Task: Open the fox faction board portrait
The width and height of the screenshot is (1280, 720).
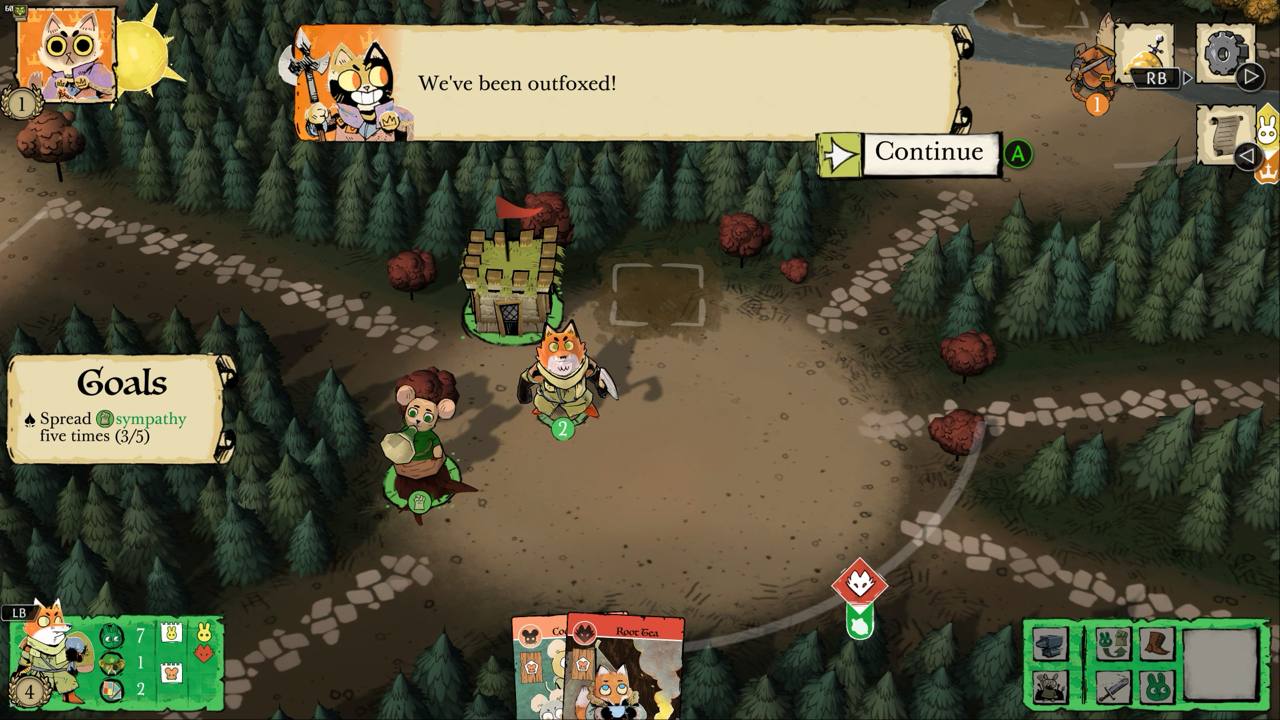Action: point(50,650)
